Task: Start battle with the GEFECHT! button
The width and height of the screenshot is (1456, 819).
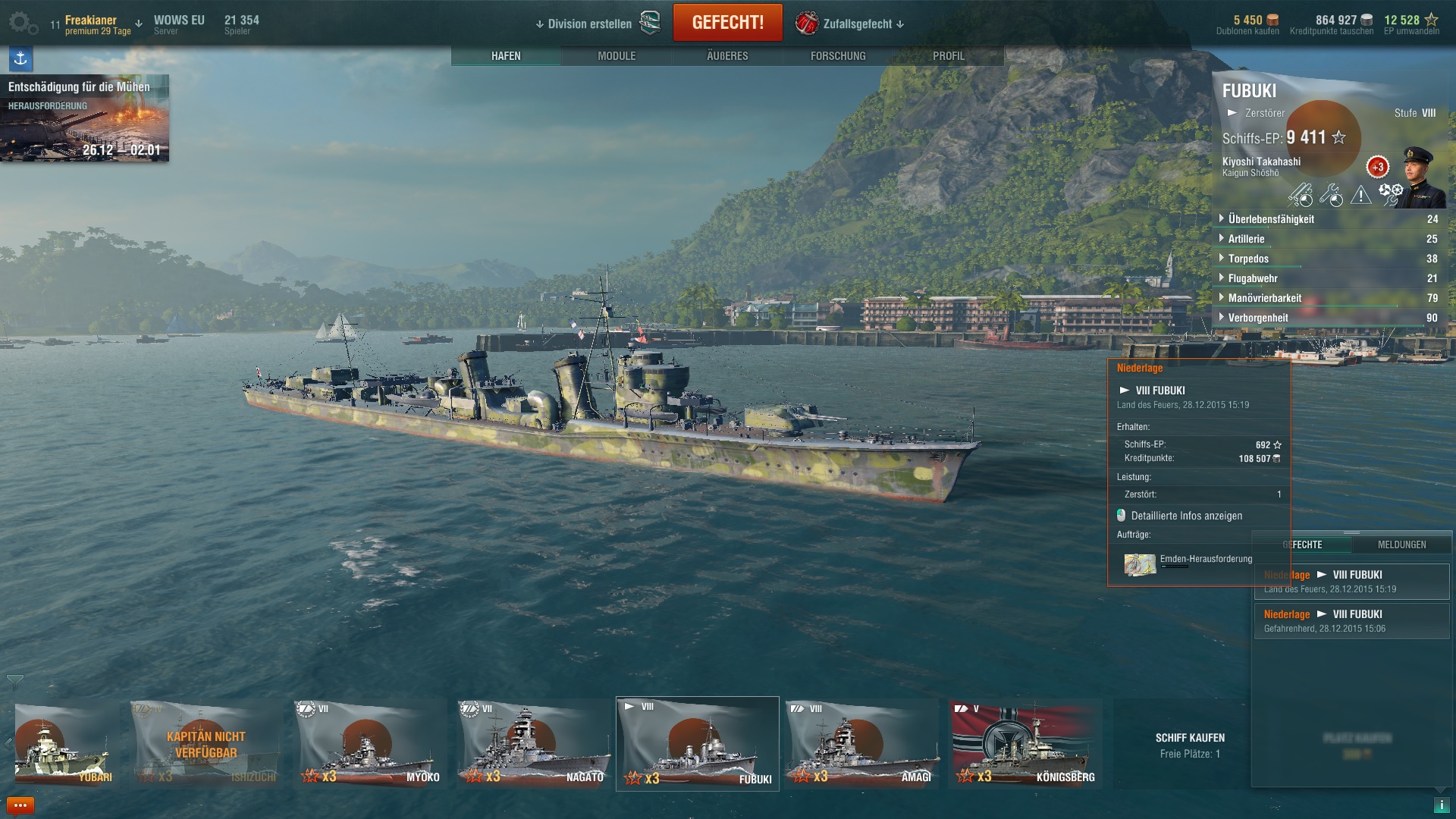Action: (727, 23)
